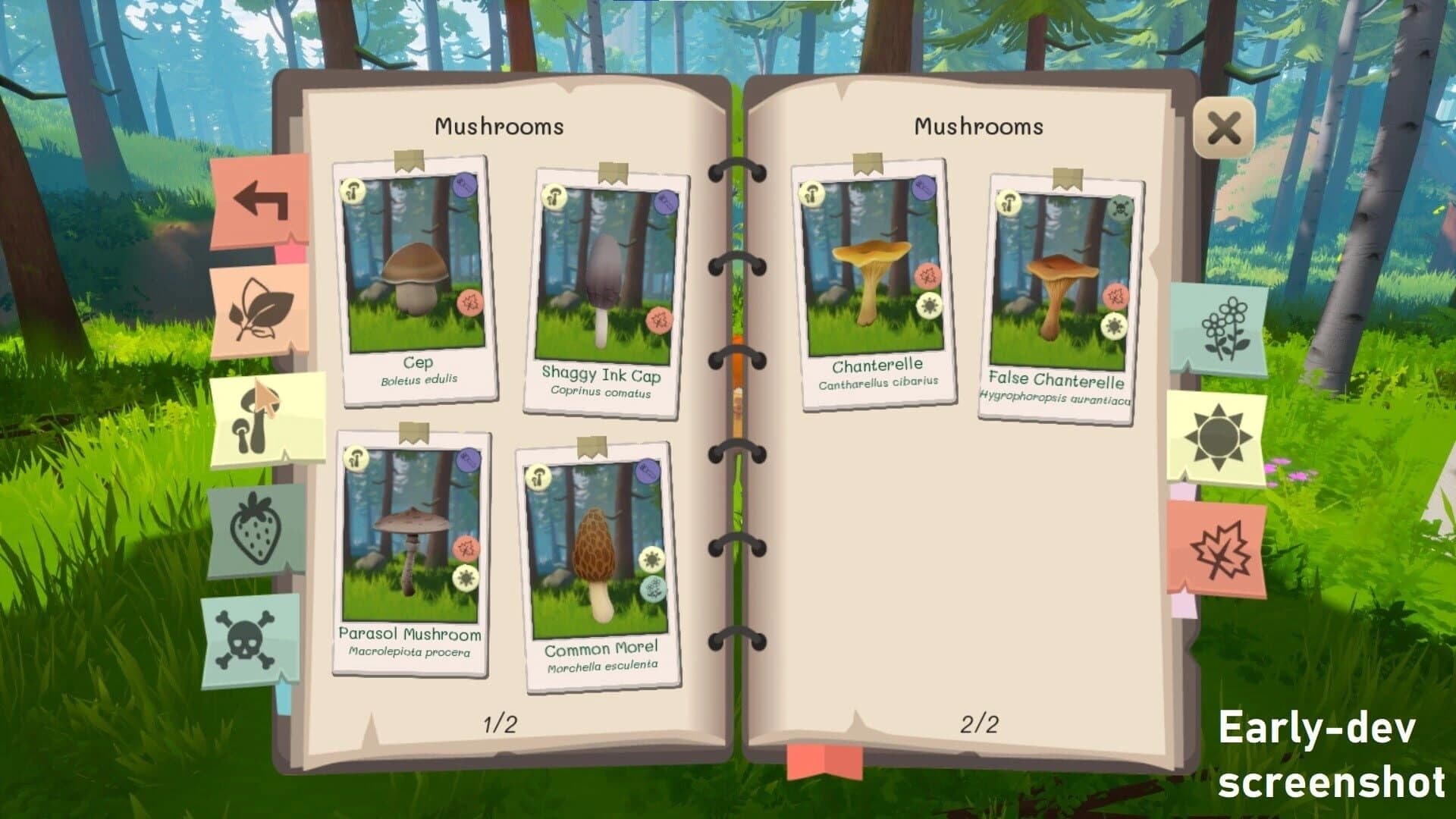The image size is (1456, 819).
Task: Expand the Shaggy Ink Cap entry
Action: 603,281
